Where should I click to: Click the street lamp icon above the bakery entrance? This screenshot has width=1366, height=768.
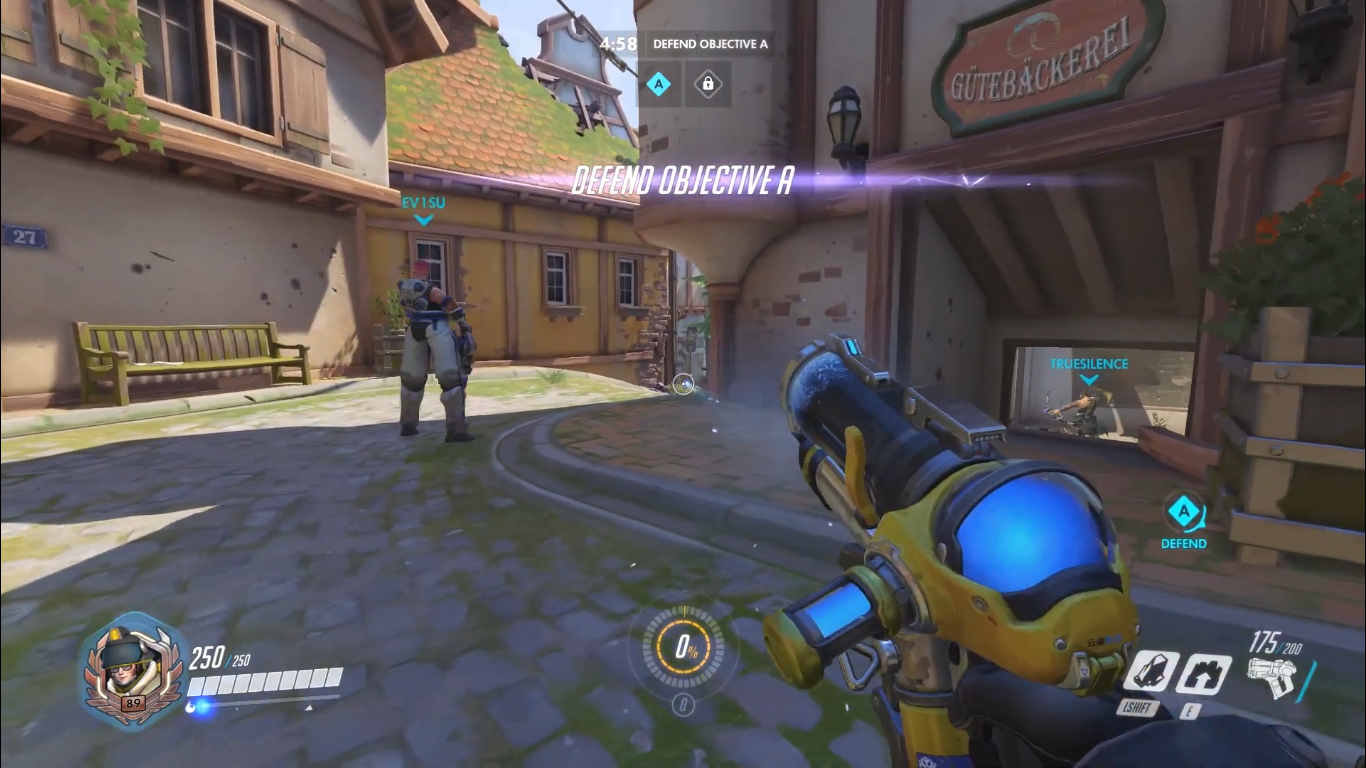[x=843, y=119]
